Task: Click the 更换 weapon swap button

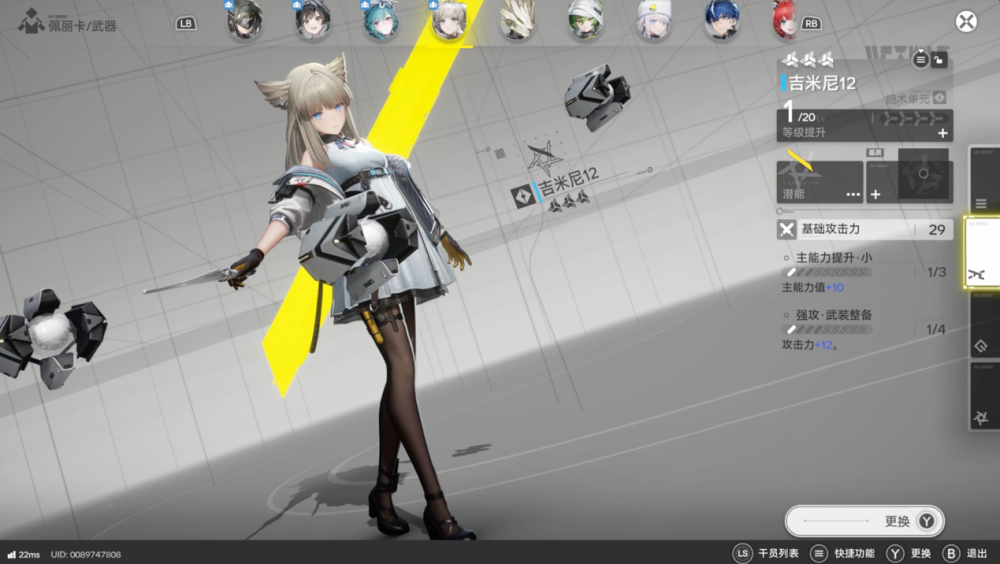Action: tap(864, 521)
